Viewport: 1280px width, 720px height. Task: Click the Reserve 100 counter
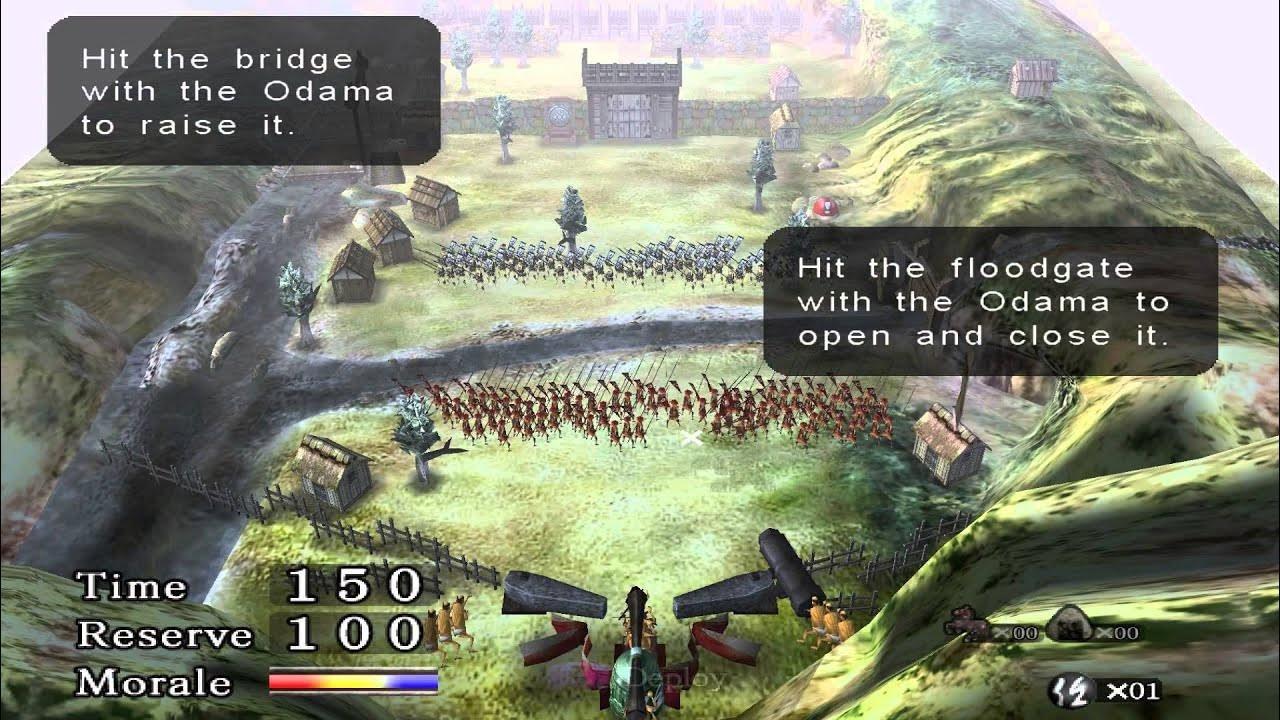pos(352,634)
